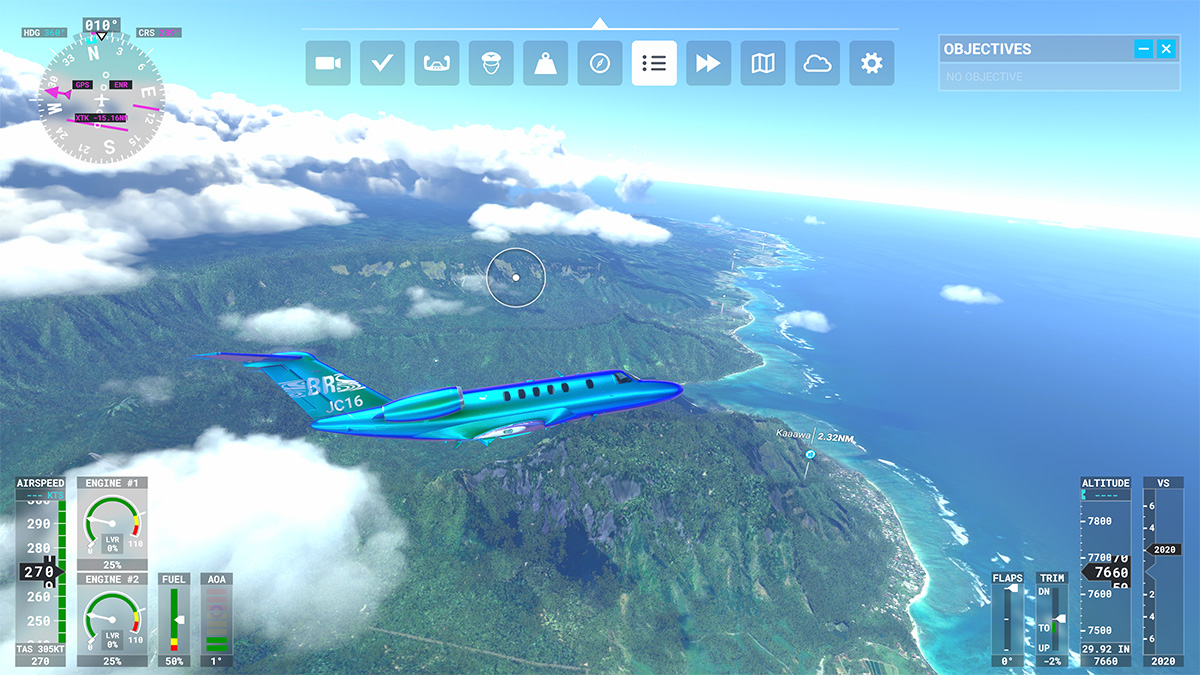Image resolution: width=1200 pixels, height=675 pixels.
Task: Open the pilot cap ATC panel
Action: pyautogui.click(x=491, y=63)
